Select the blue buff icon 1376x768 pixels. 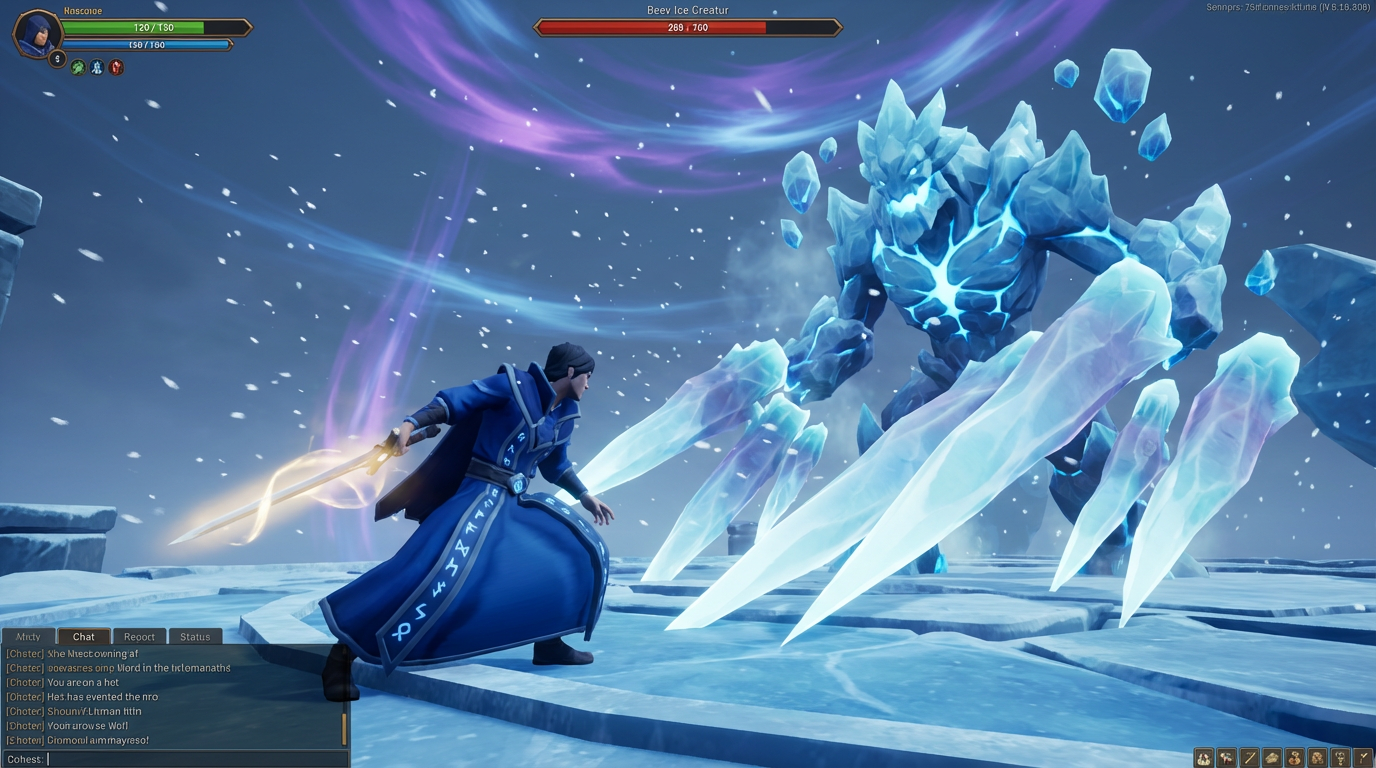pos(97,68)
